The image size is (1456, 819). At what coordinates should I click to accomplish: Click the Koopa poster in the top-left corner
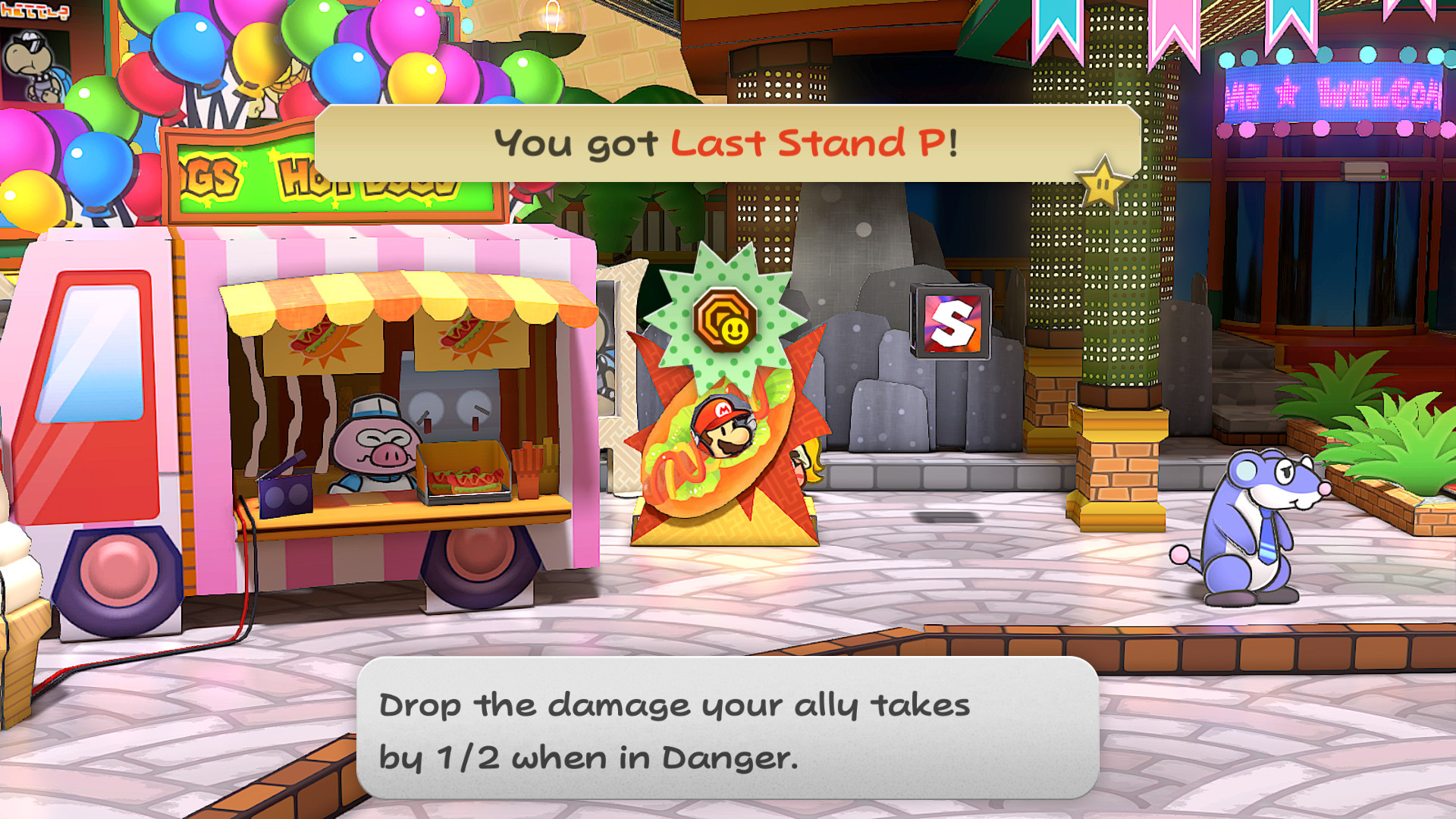point(30,68)
